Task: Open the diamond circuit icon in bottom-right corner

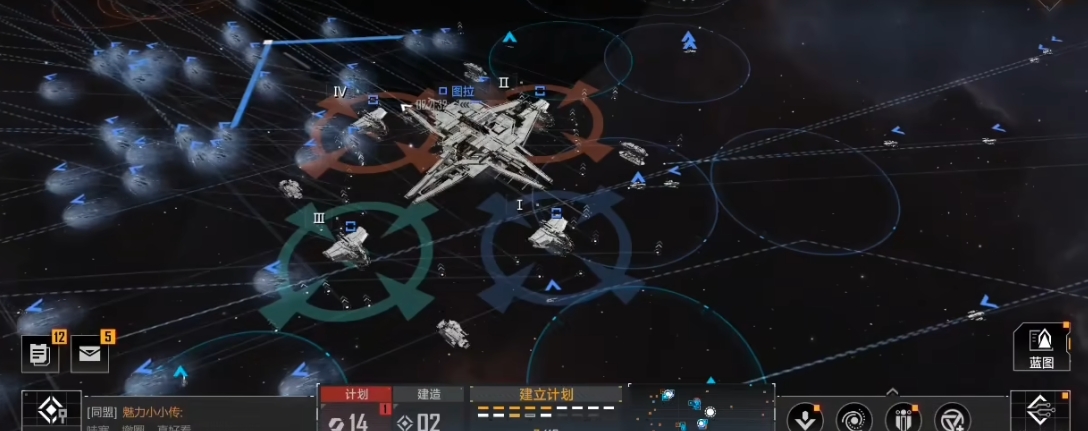Action: (x=1041, y=412)
